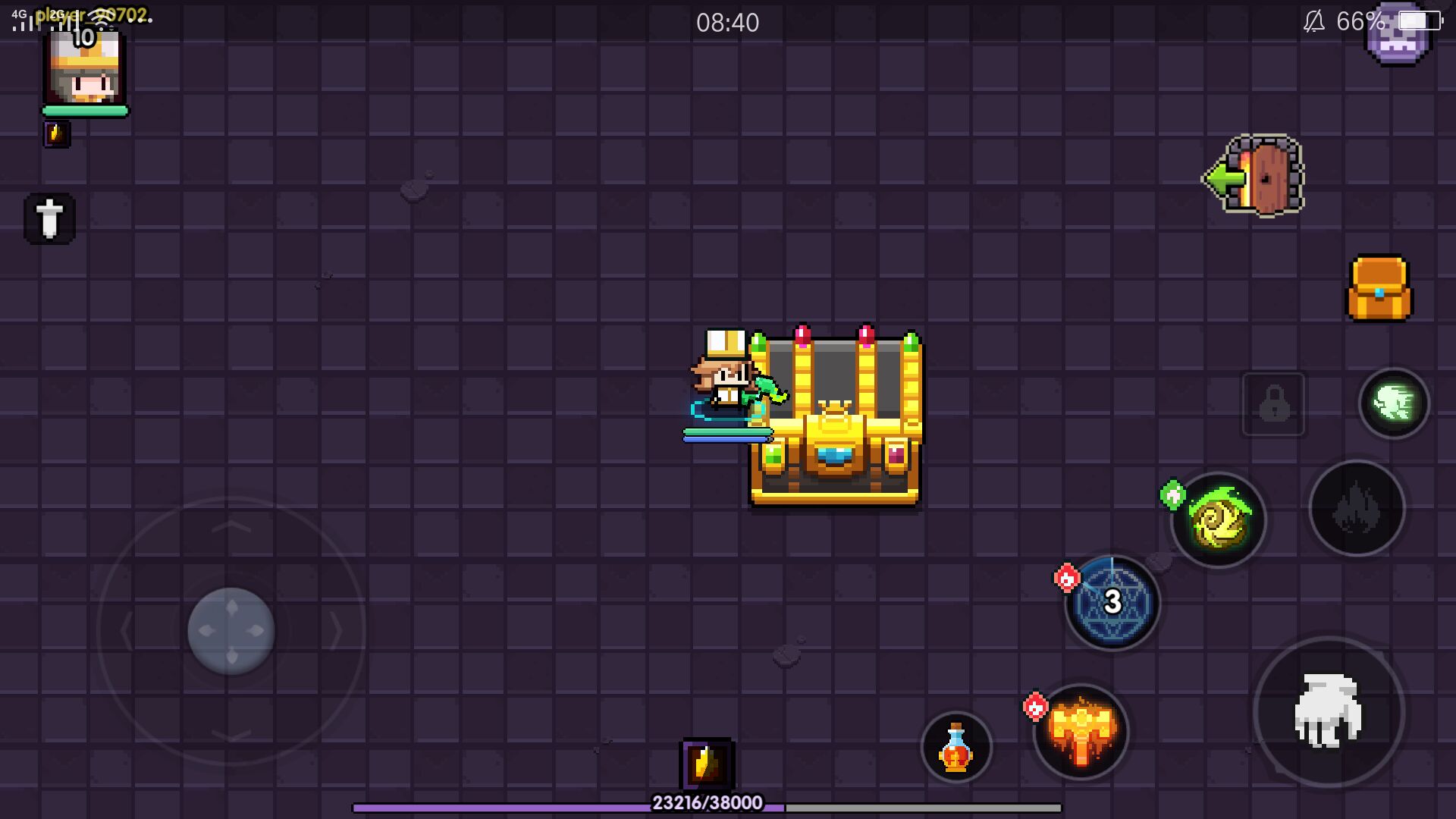The width and height of the screenshot is (1456, 819).
Task: Tap the locked skill slot
Action: tap(1273, 405)
